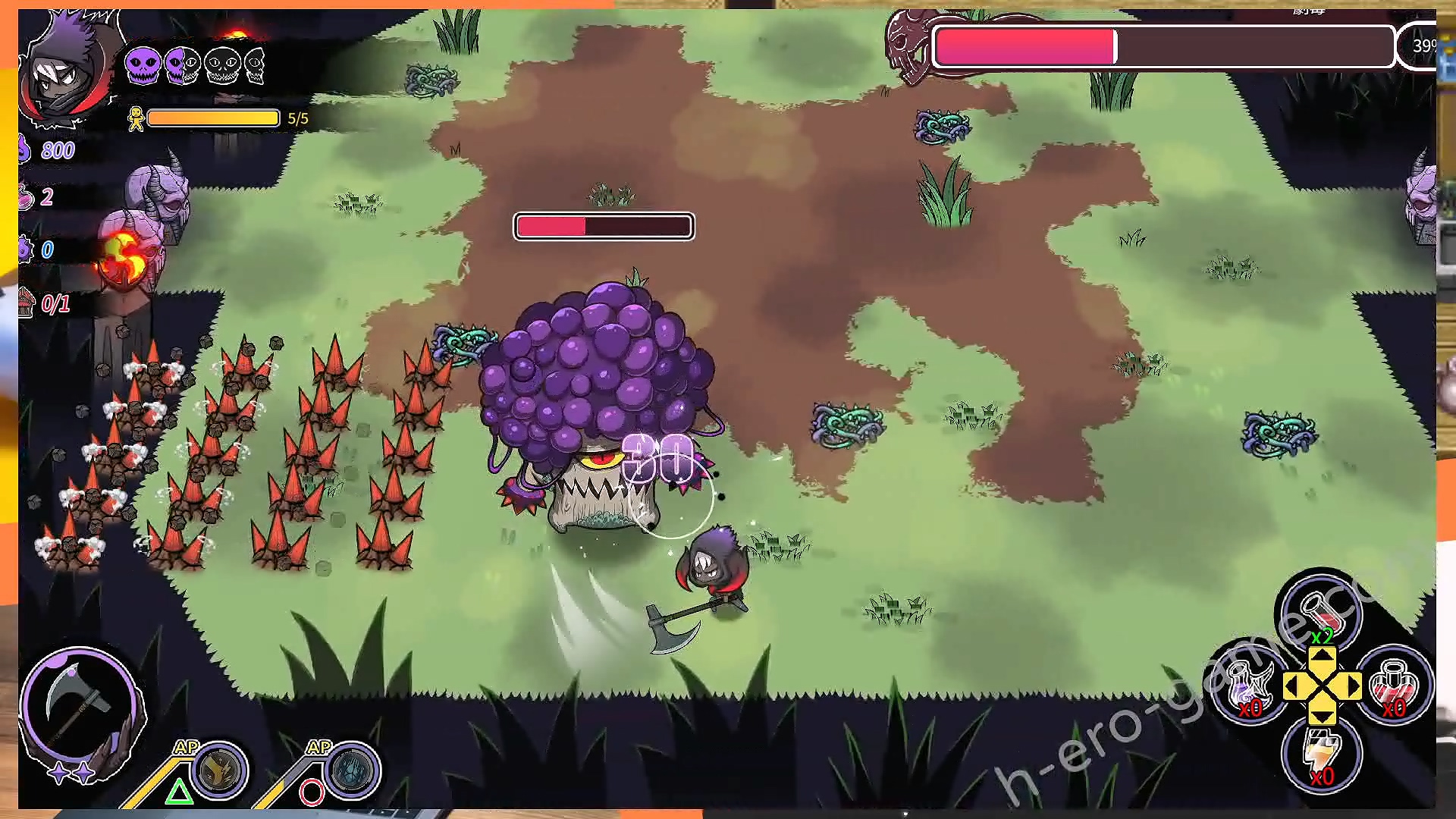Activate the yellow lightning AP skill

[220, 770]
